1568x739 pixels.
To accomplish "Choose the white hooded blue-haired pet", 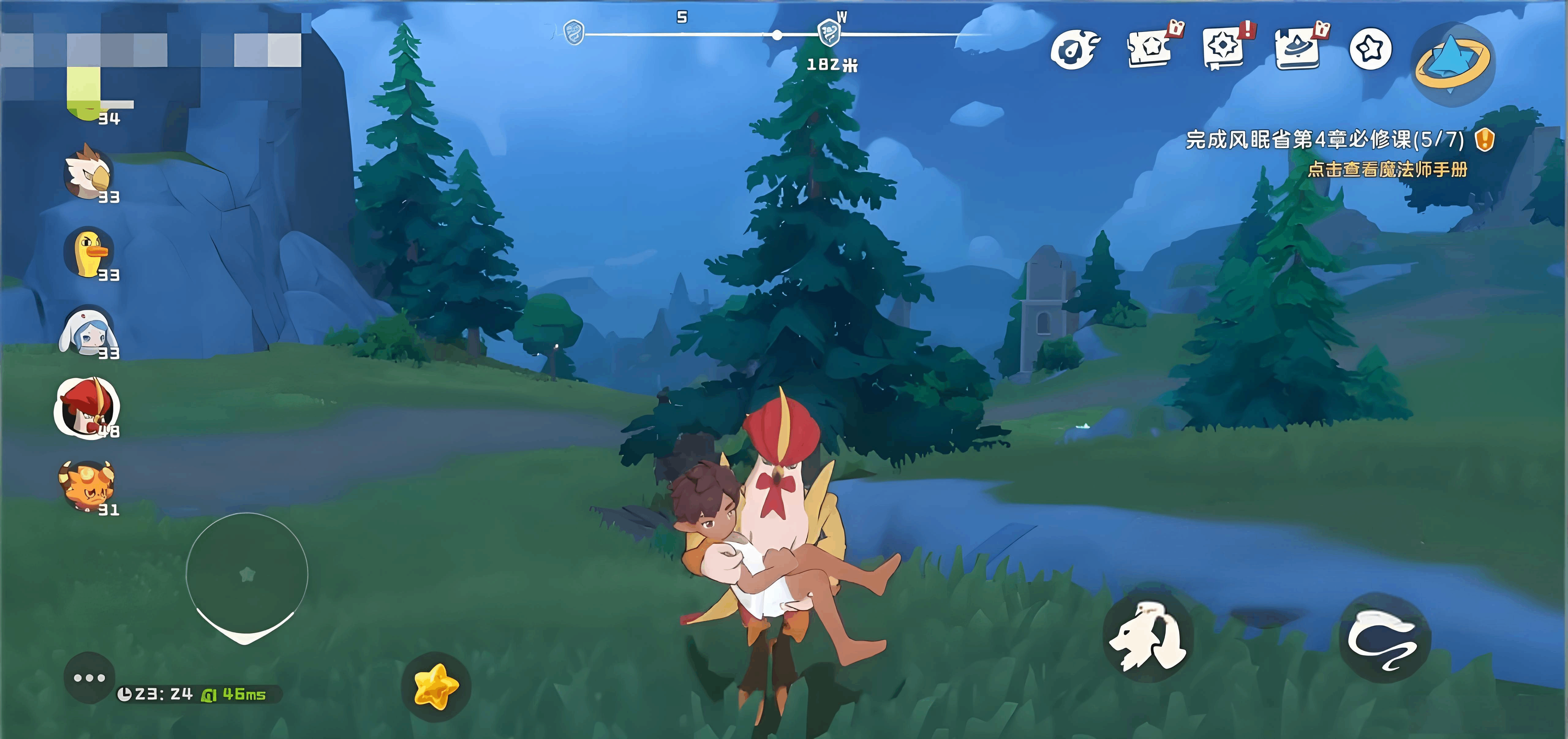I will (x=87, y=331).
